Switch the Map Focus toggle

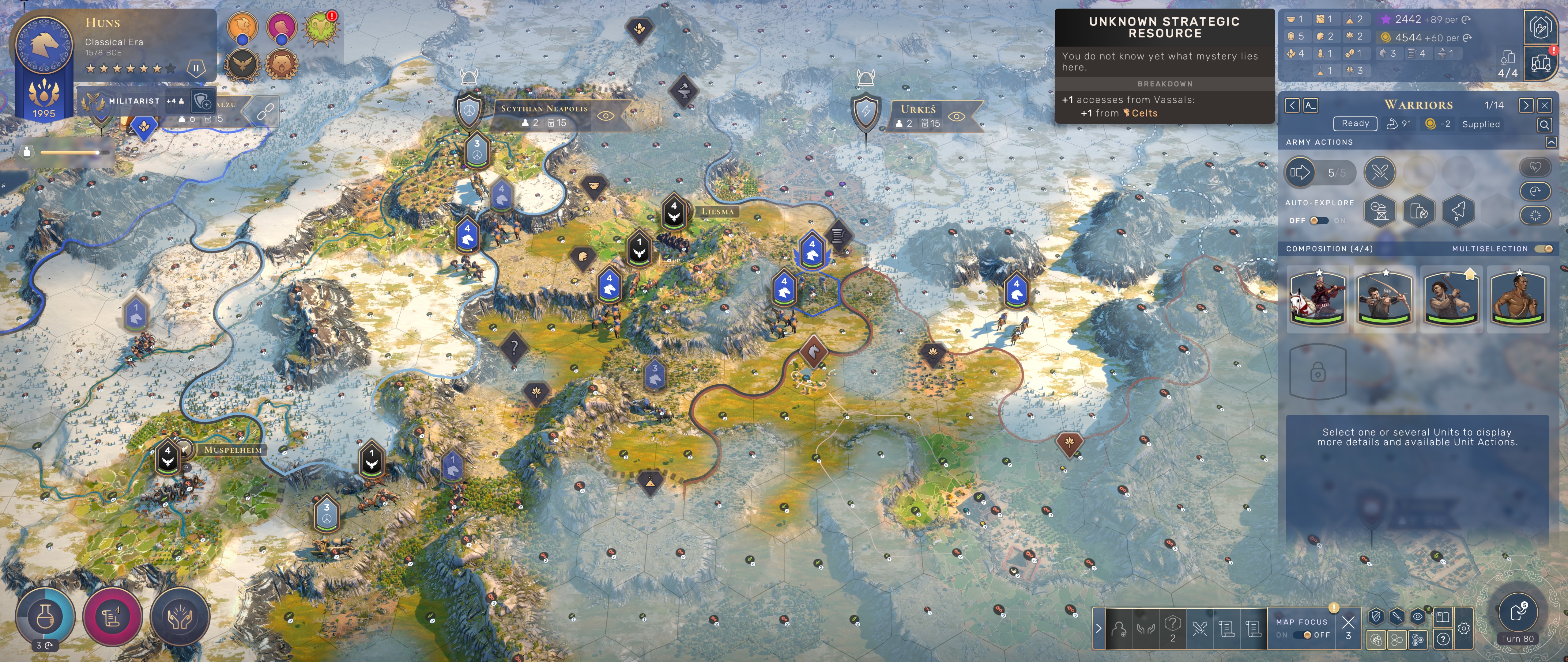pyautogui.click(x=1302, y=635)
